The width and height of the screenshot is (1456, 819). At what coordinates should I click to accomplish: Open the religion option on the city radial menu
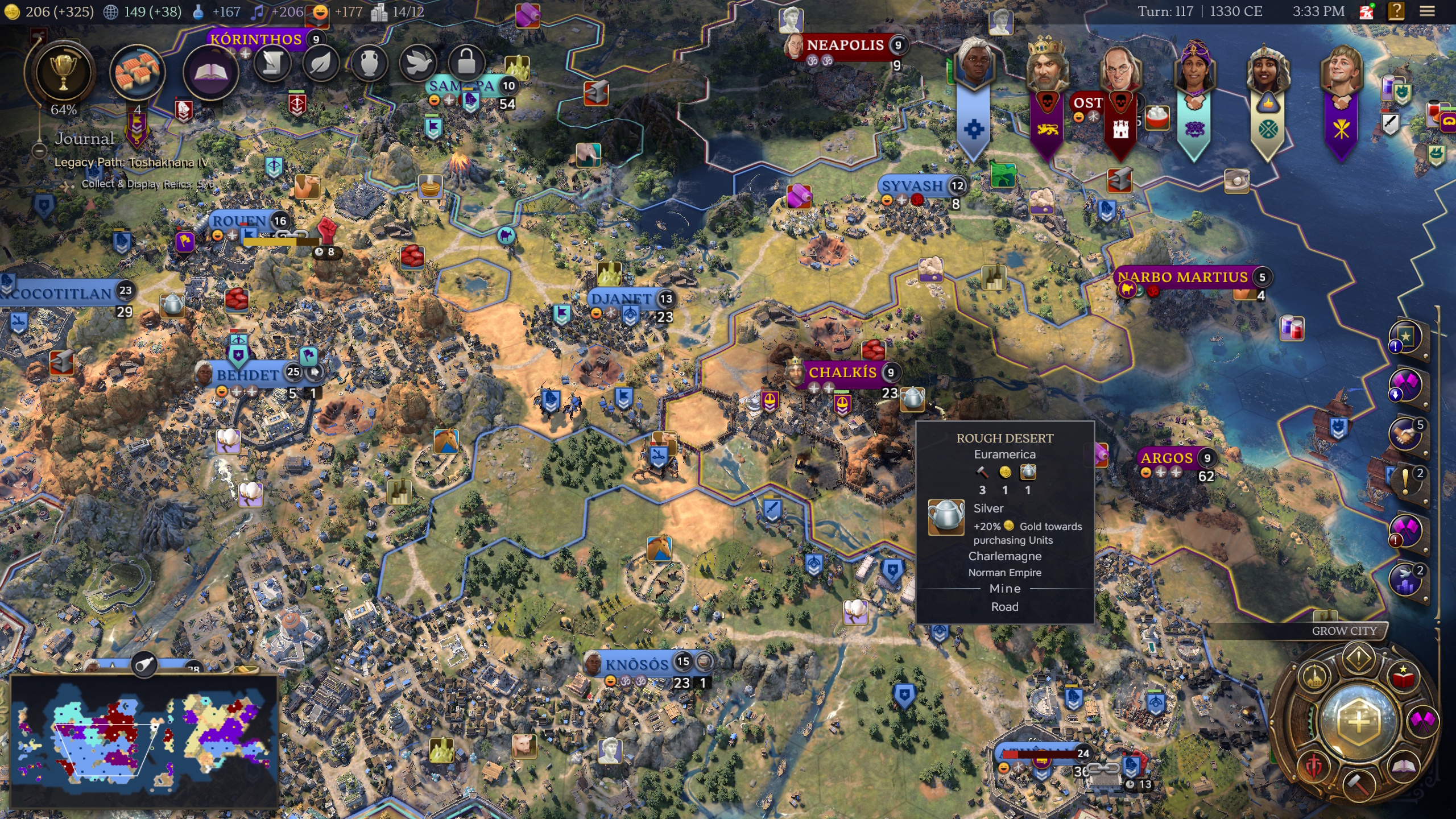point(1314,677)
